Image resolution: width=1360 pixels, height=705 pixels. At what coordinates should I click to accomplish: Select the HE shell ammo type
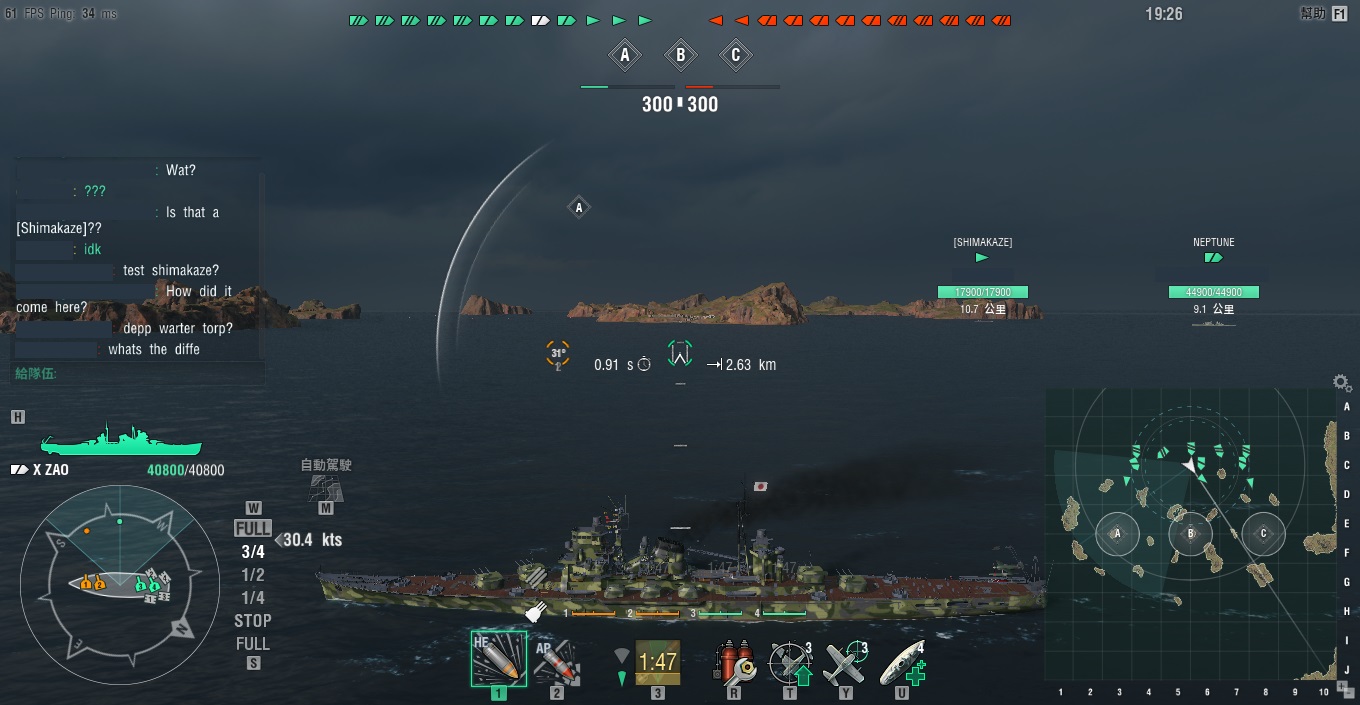pyautogui.click(x=498, y=657)
